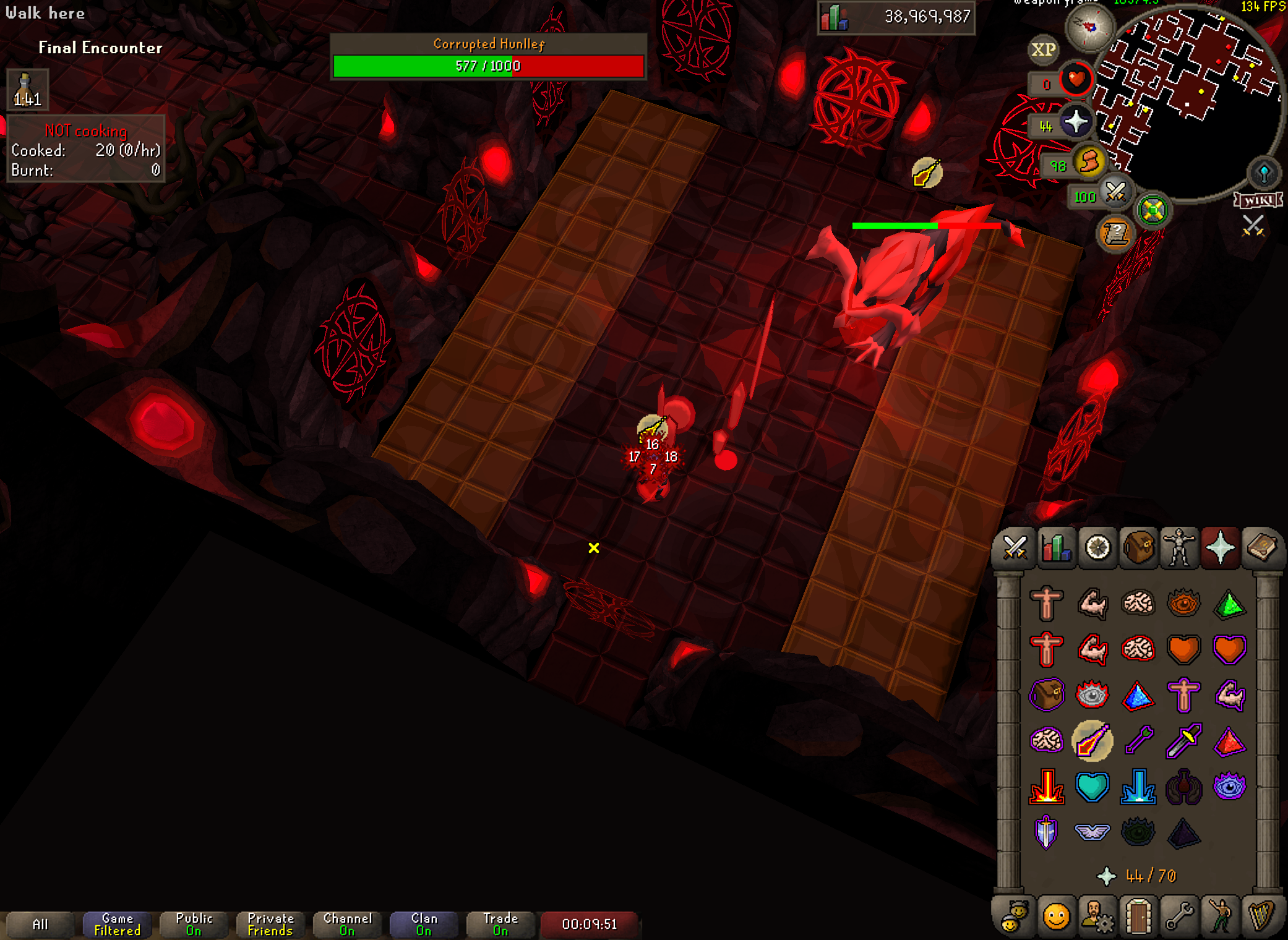This screenshot has width=1288, height=940.
Task: Open the Spellbook tab
Action: 1261,548
